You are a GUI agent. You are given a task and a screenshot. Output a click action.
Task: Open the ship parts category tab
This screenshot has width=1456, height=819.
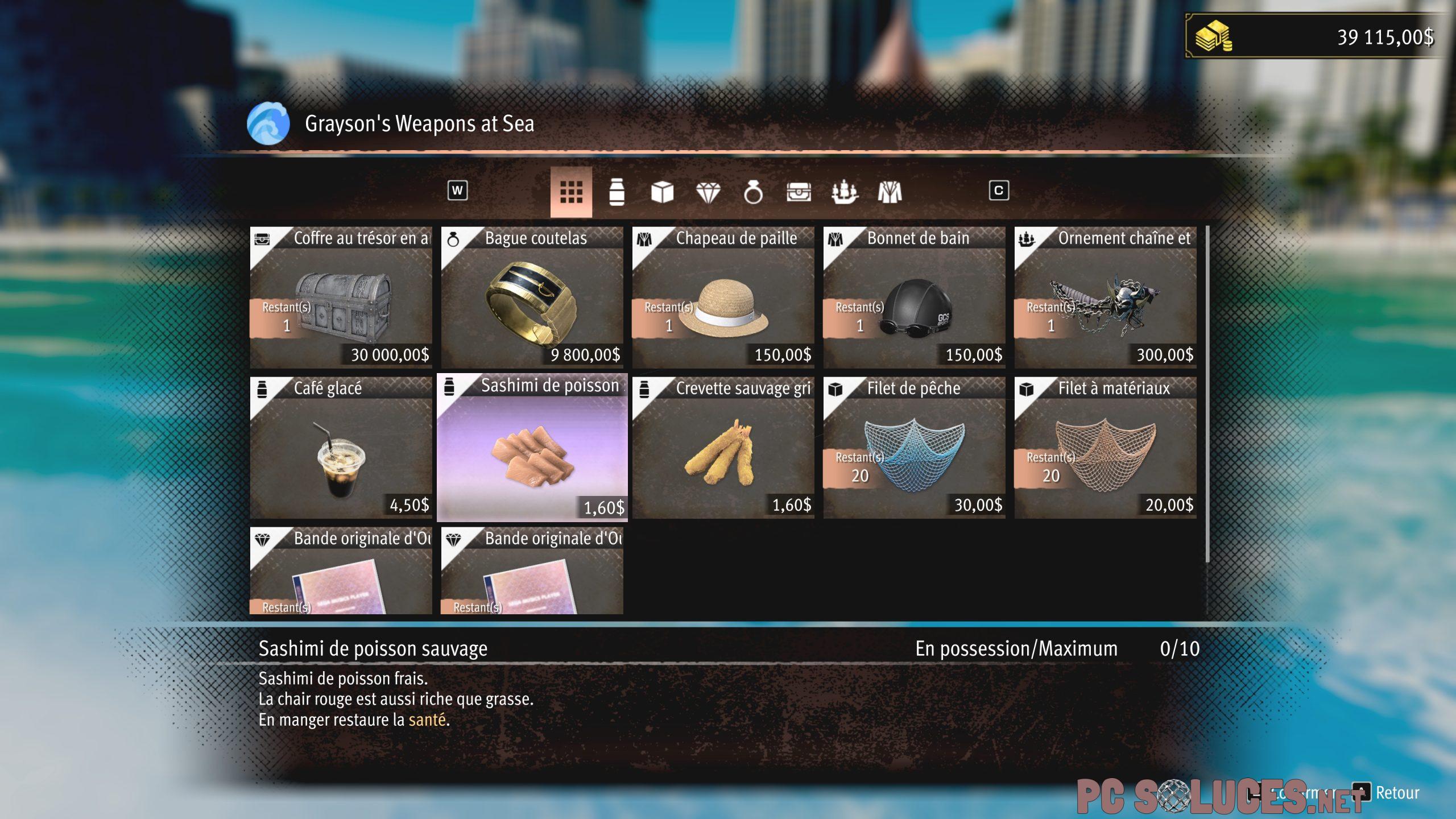[844, 192]
